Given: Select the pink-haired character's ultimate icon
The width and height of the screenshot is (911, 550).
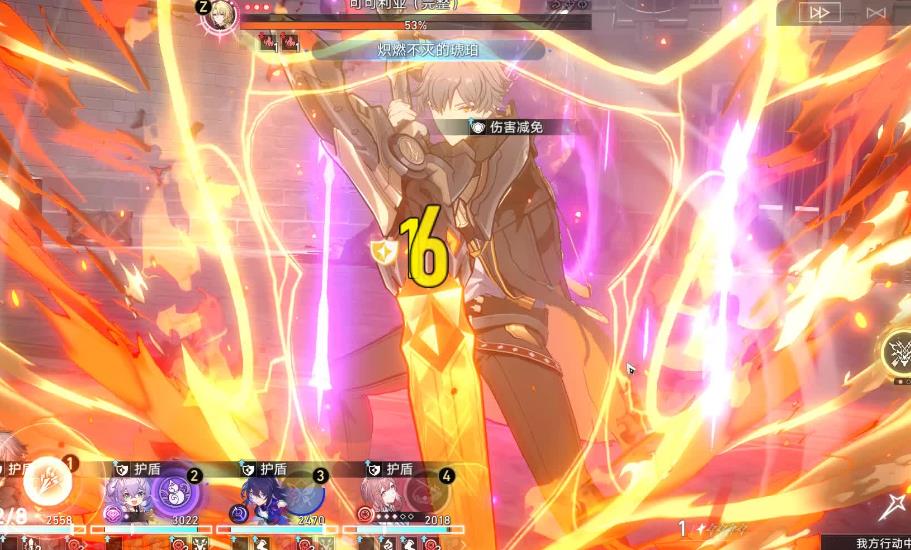Looking at the screenshot, I should pyautogui.click(x=426, y=495).
